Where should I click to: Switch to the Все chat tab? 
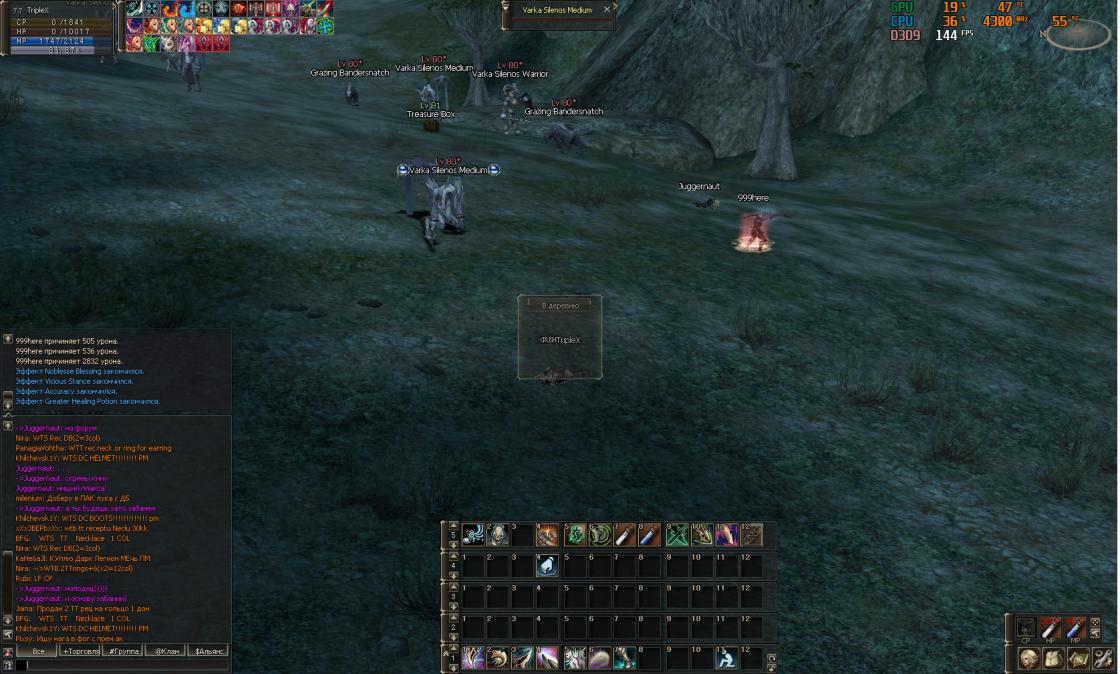pos(37,651)
